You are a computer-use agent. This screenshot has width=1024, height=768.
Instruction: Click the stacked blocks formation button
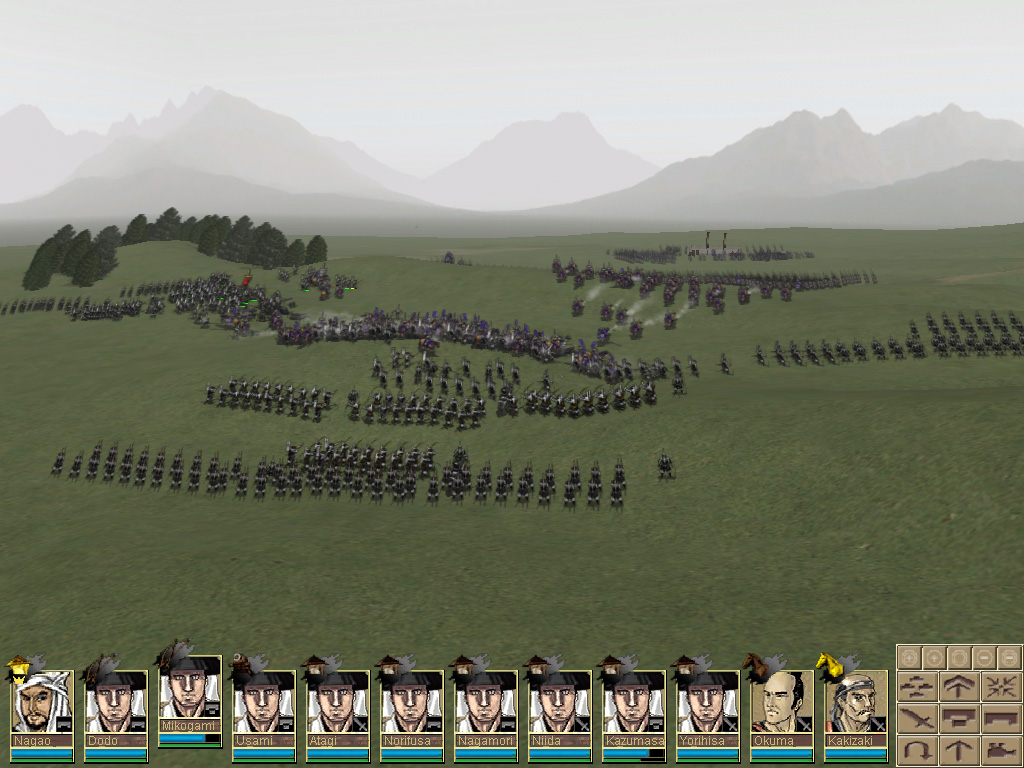[959, 718]
